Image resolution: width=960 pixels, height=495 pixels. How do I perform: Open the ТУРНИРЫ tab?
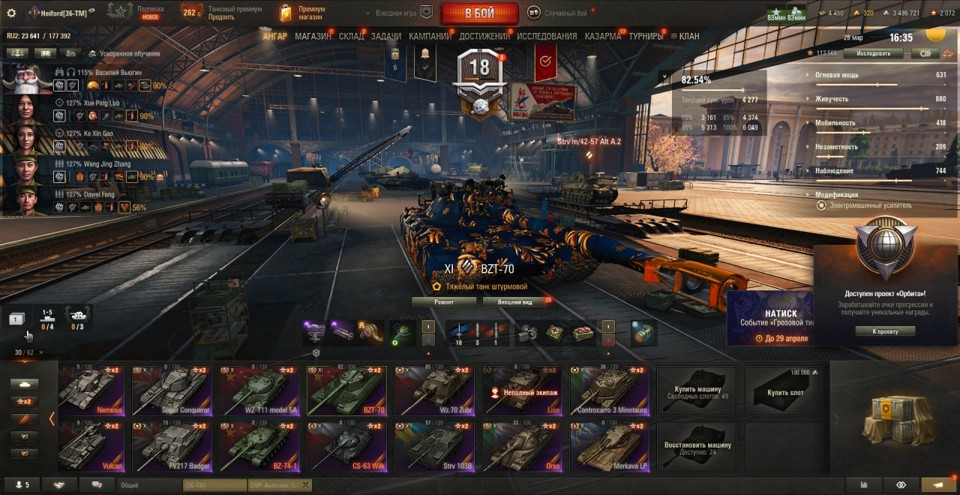pos(646,36)
